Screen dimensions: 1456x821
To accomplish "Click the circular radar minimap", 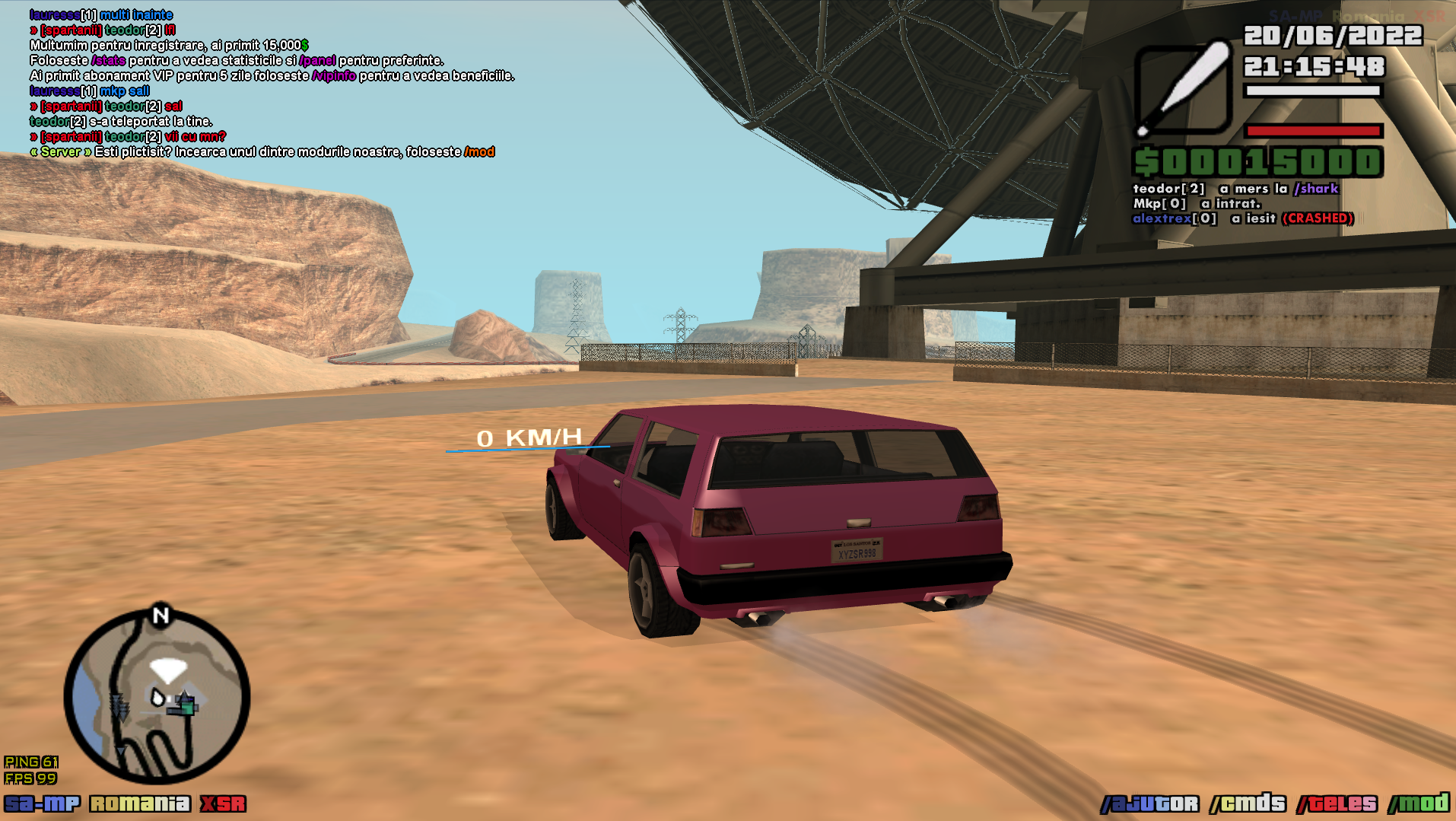I will [157, 697].
